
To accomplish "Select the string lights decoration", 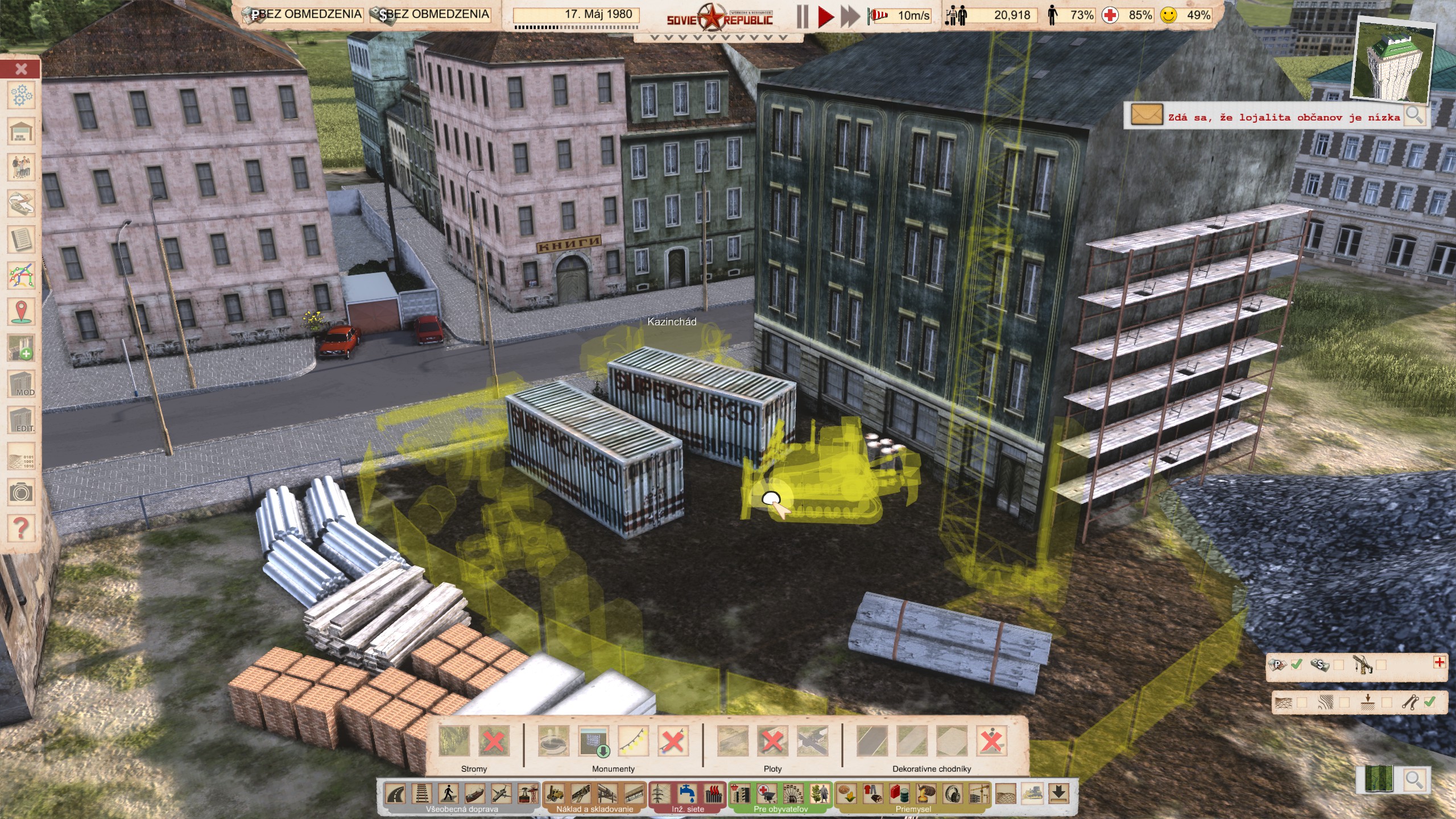I will [x=633, y=742].
